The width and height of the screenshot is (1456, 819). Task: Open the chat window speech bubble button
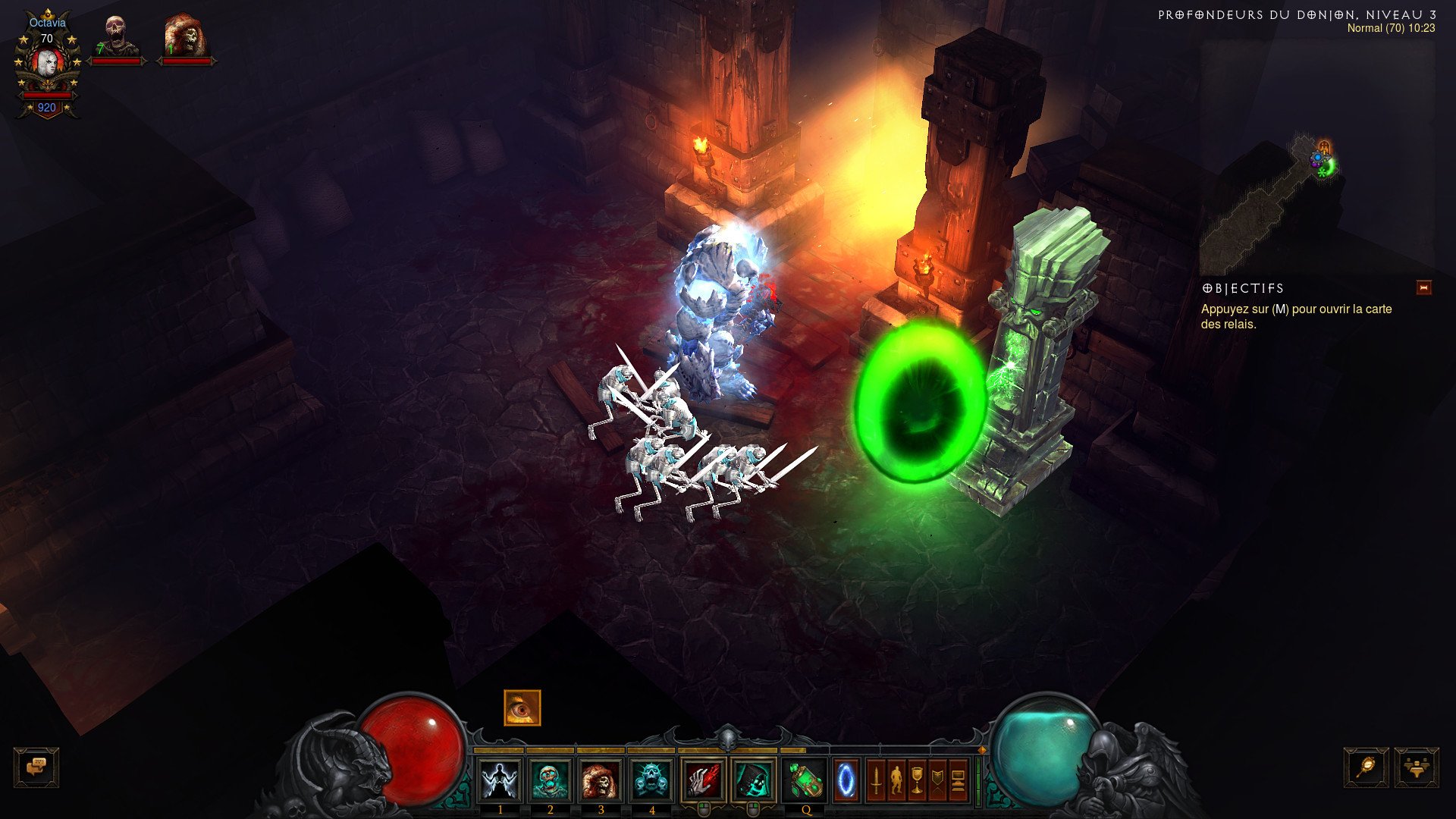click(36, 767)
